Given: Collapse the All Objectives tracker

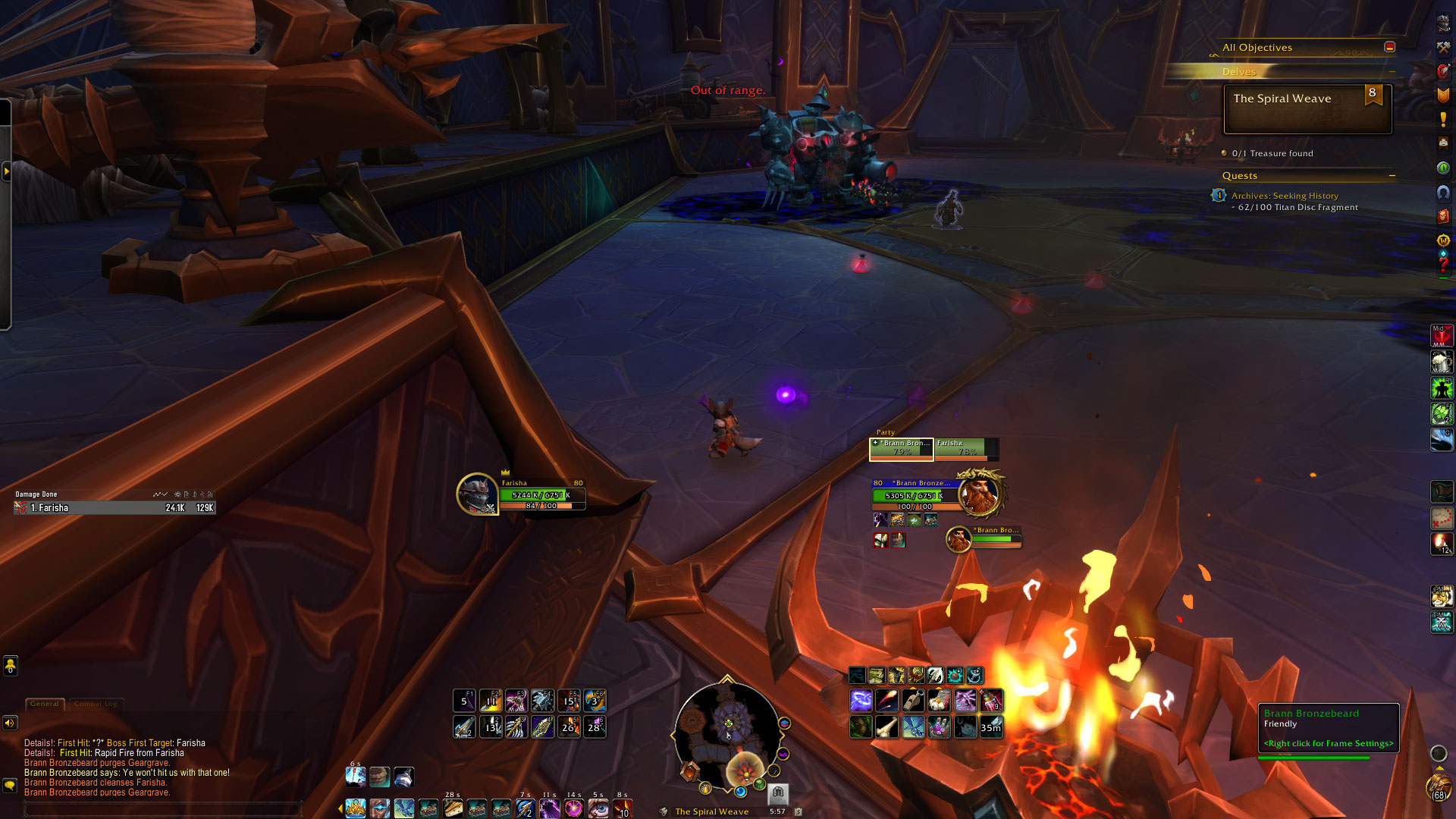Looking at the screenshot, I should coord(1389,47).
